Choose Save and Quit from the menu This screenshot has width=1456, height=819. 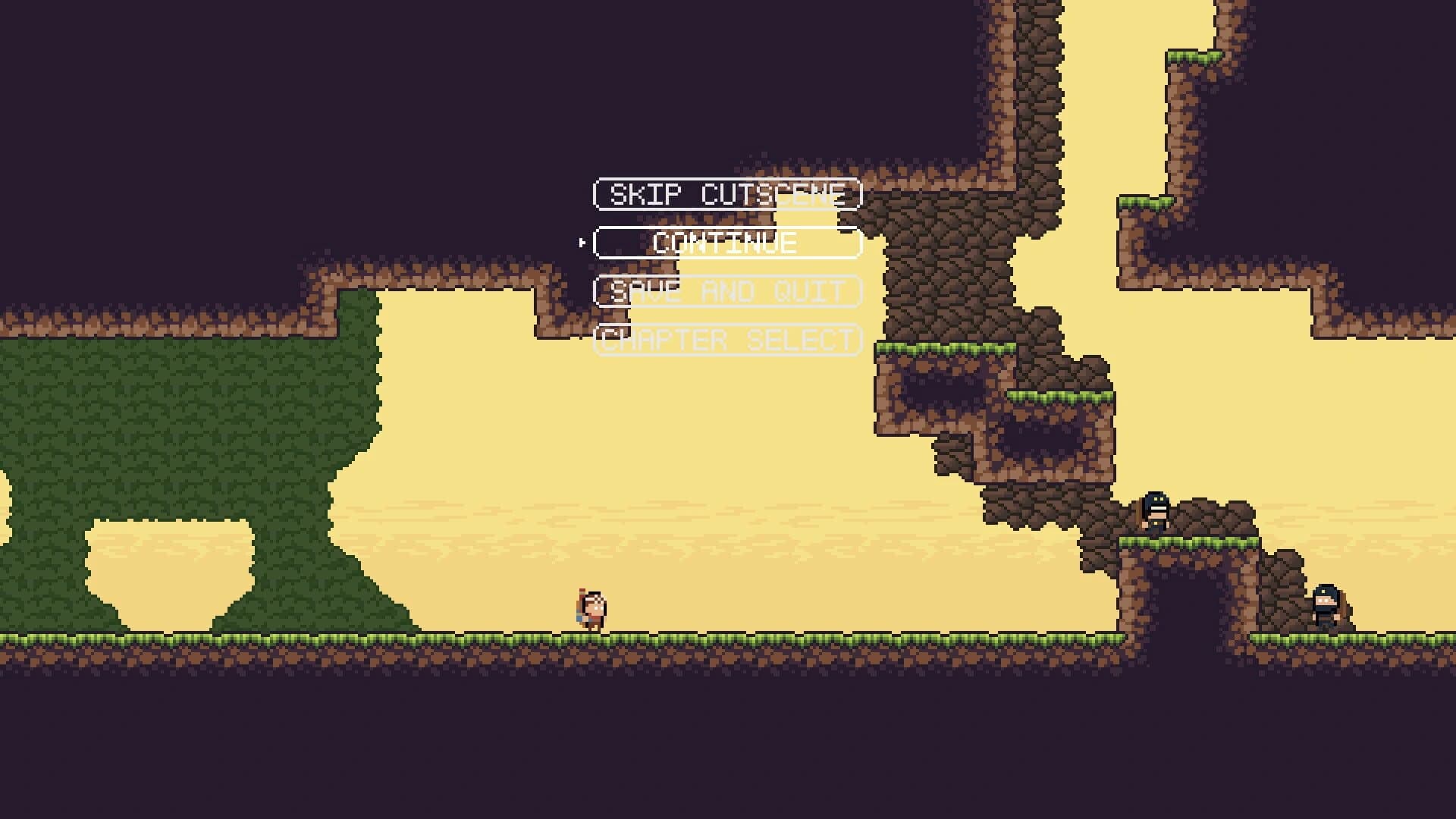point(726,293)
